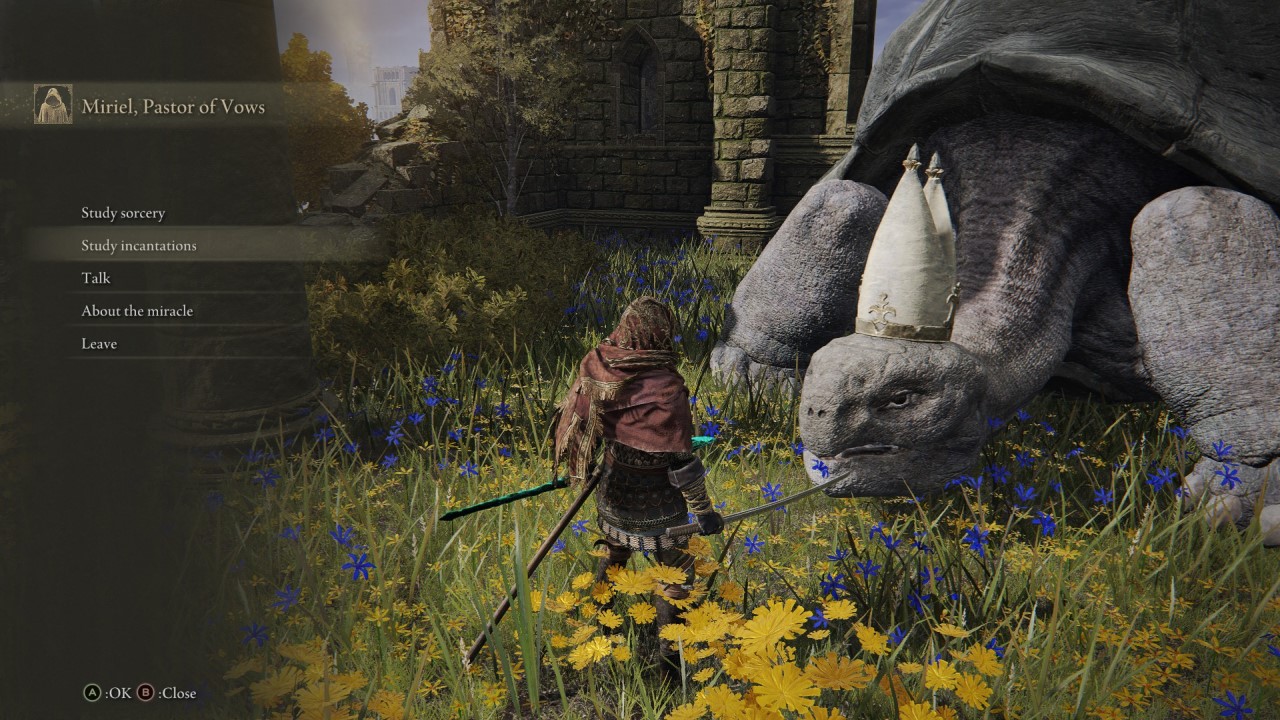Click the Close text label
This screenshot has width=1280, height=720.
point(176,692)
